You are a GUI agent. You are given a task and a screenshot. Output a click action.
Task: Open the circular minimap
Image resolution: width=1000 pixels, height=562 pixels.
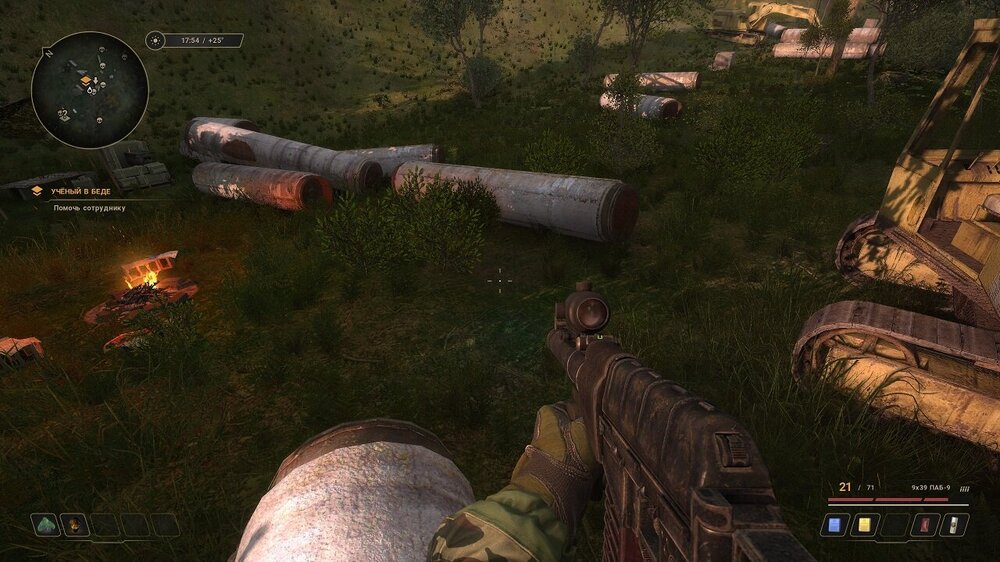[90, 90]
